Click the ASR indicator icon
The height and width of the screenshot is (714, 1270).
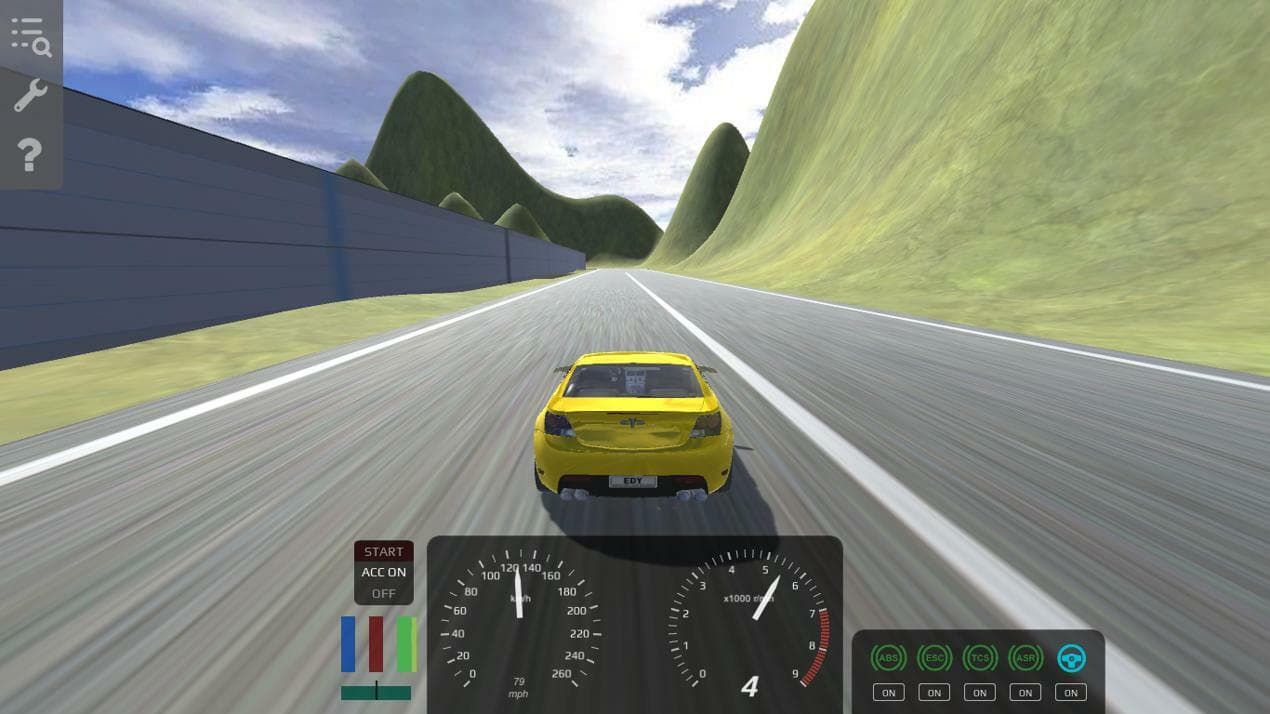pyautogui.click(x=1025, y=658)
